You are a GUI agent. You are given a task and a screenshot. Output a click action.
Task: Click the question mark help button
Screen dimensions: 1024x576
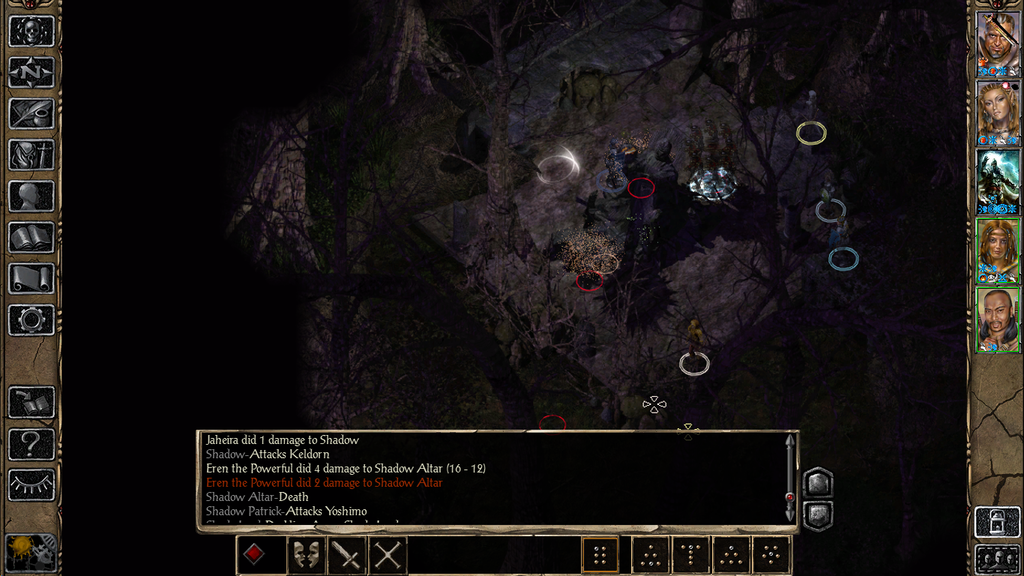click(x=31, y=443)
